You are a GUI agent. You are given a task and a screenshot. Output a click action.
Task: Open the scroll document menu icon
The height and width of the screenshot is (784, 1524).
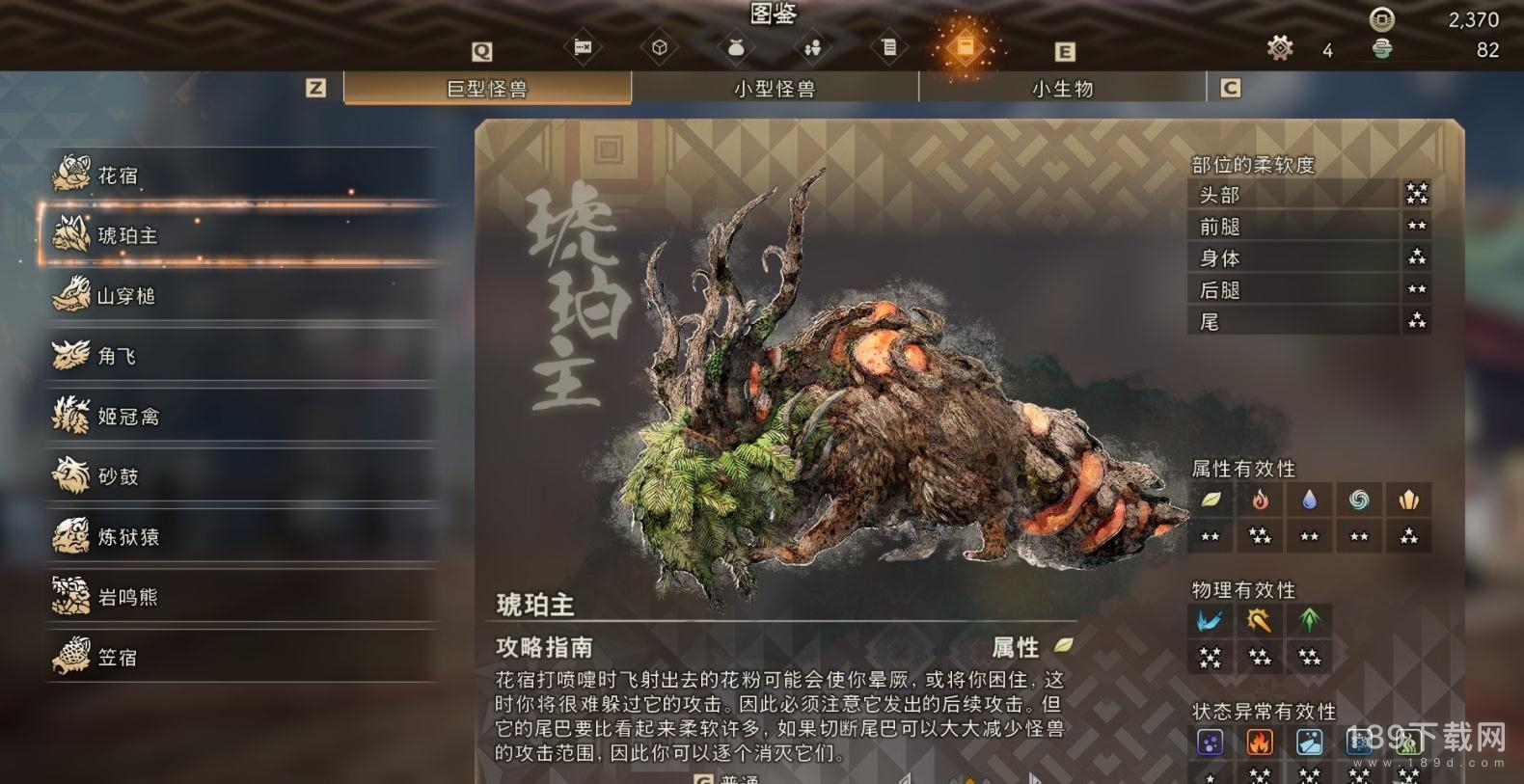(x=889, y=47)
